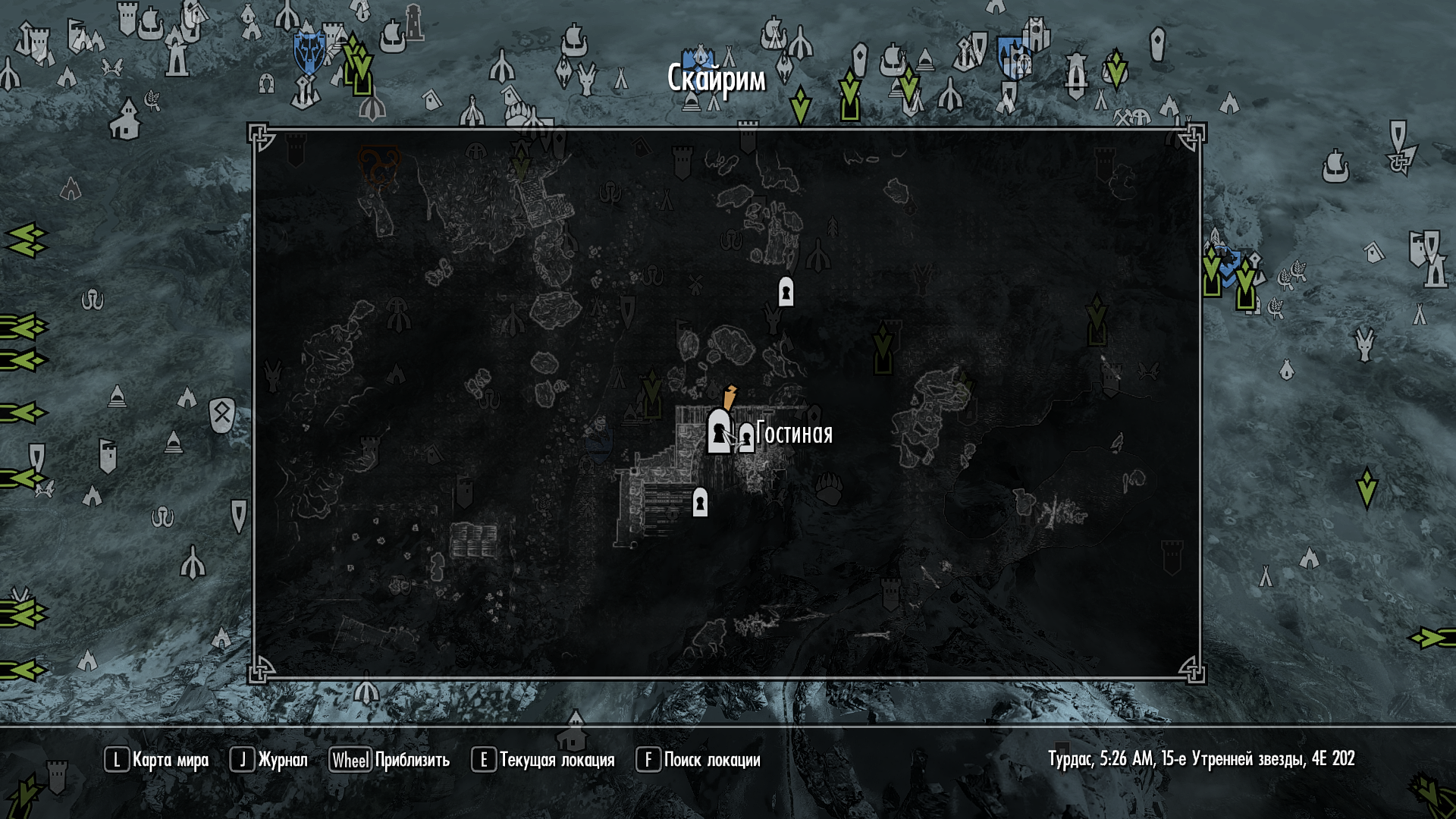Click the orange player arrow marker
This screenshot has width=1456, height=819.
pos(730,396)
